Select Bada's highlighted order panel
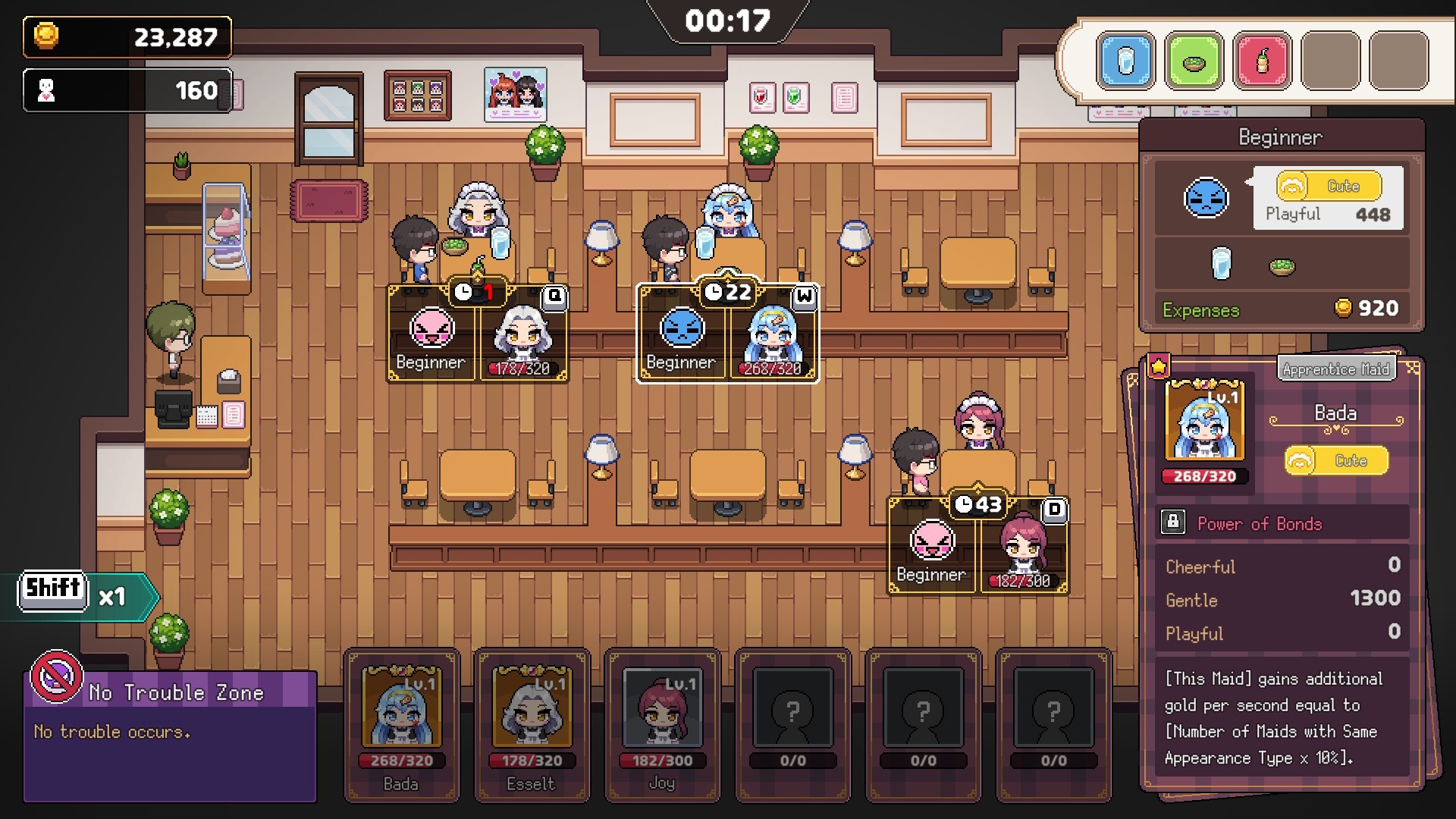1456x819 pixels. (727, 334)
